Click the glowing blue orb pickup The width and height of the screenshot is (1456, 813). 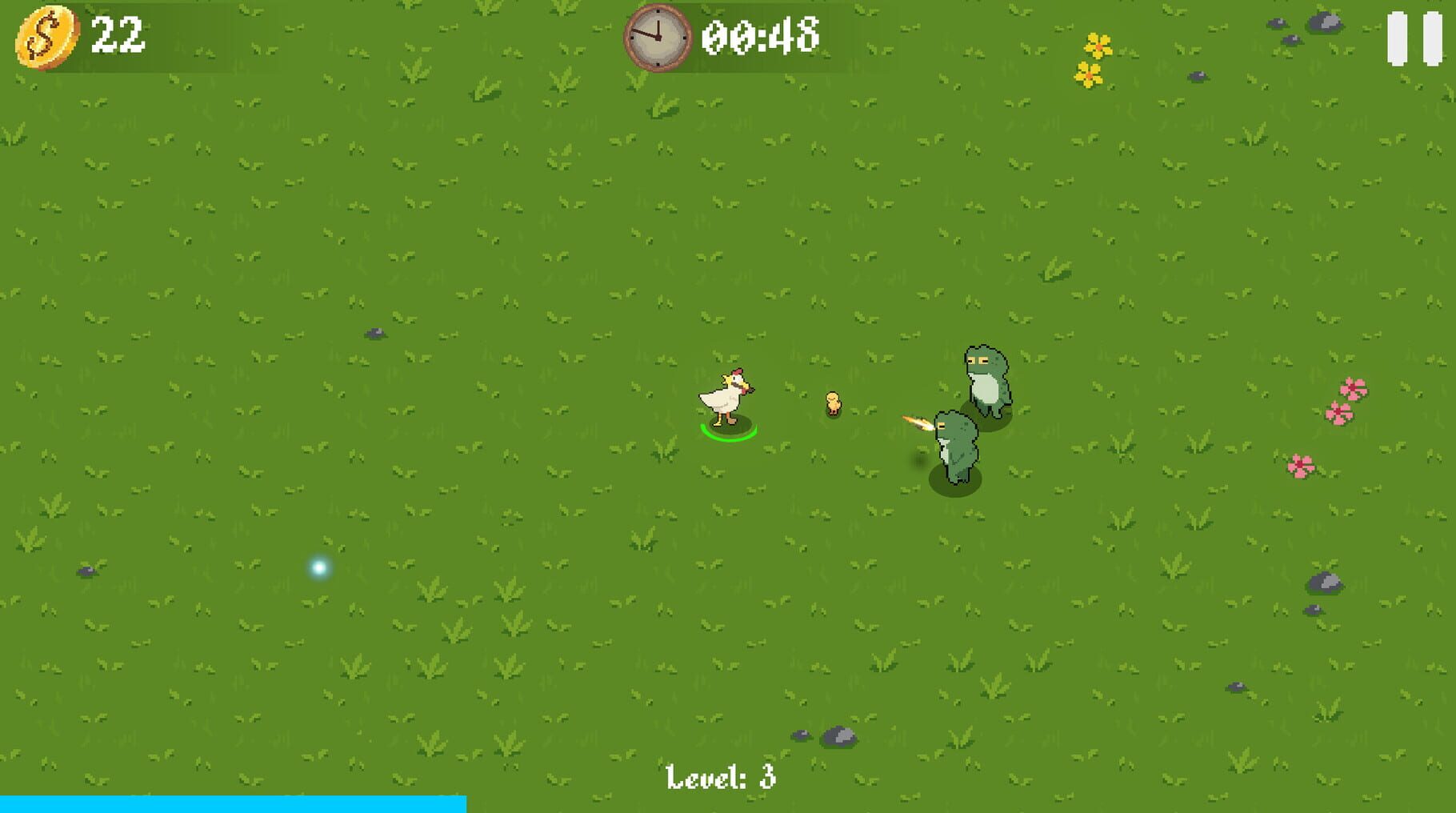coord(319,569)
